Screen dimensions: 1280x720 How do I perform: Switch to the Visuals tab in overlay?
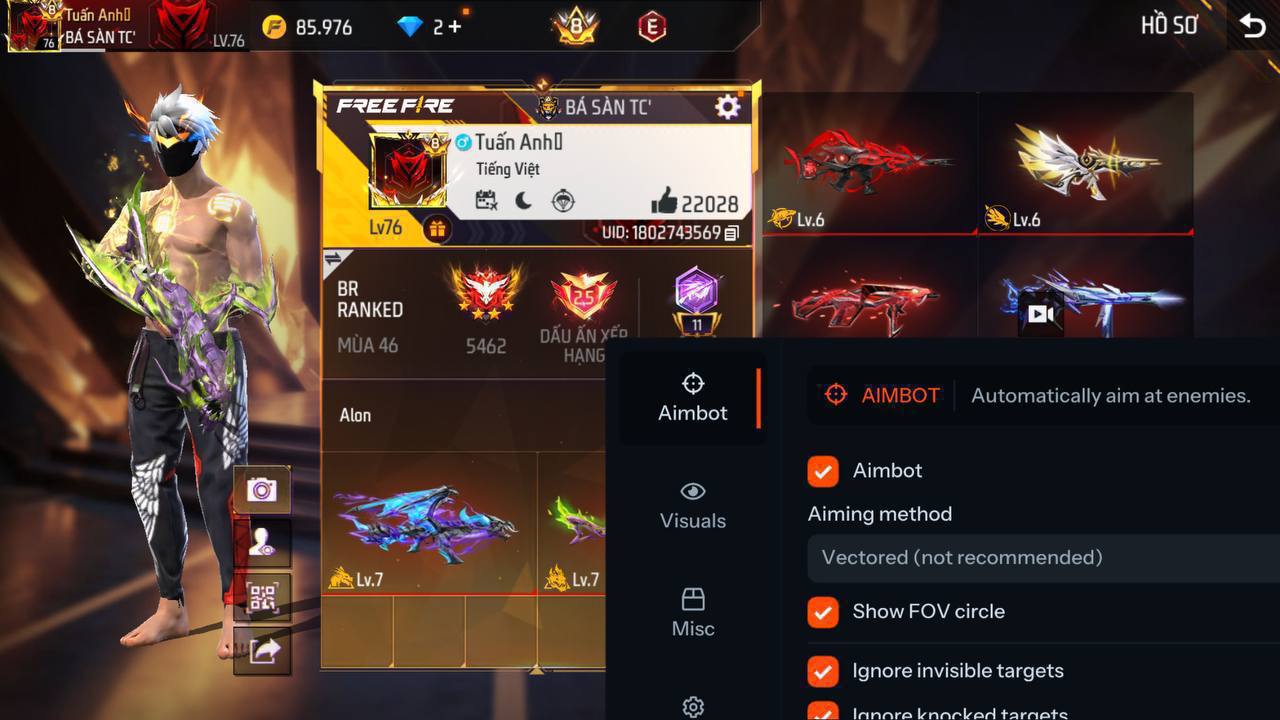click(x=692, y=505)
